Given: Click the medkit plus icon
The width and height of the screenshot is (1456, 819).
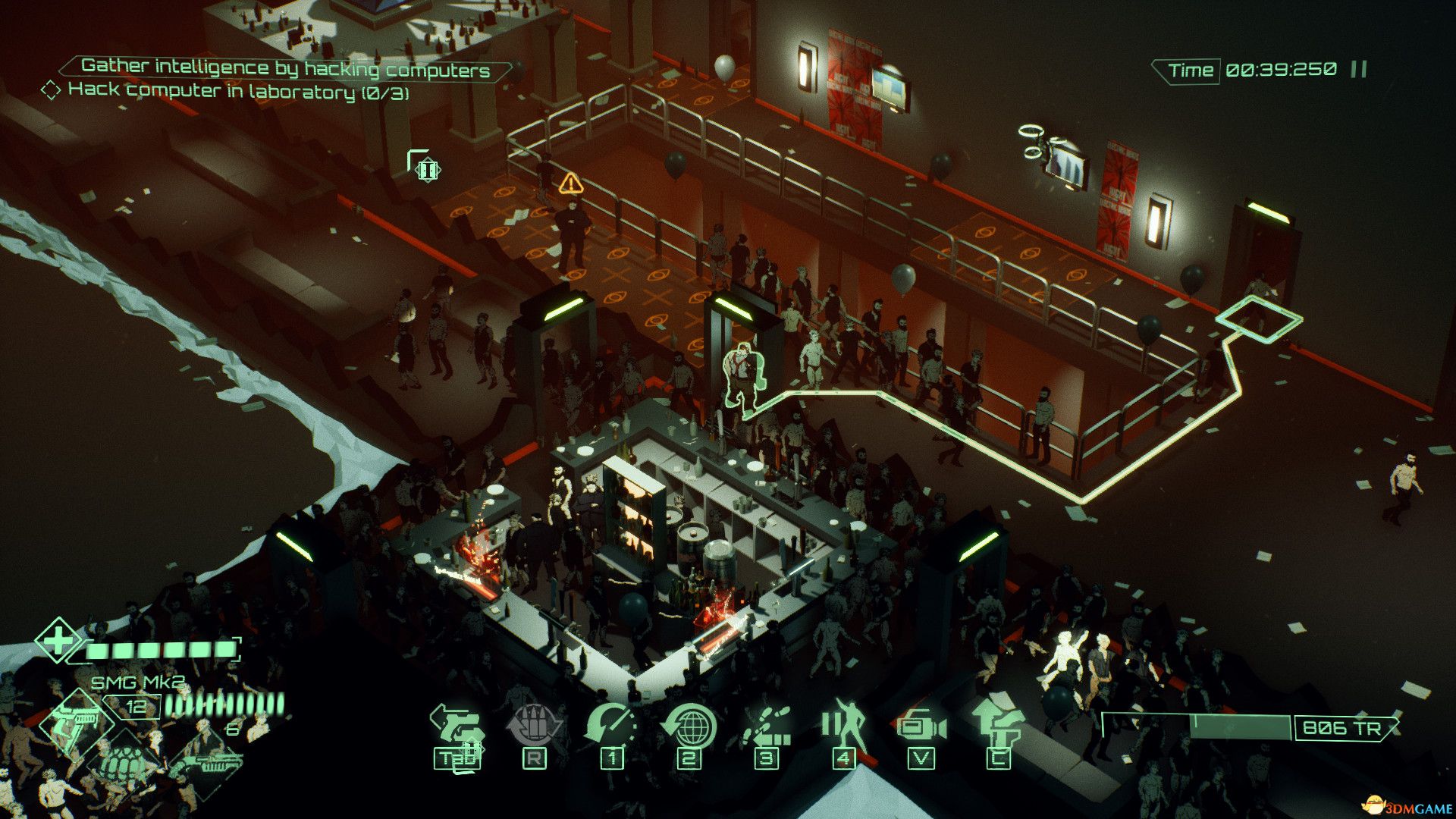Looking at the screenshot, I should (58, 641).
